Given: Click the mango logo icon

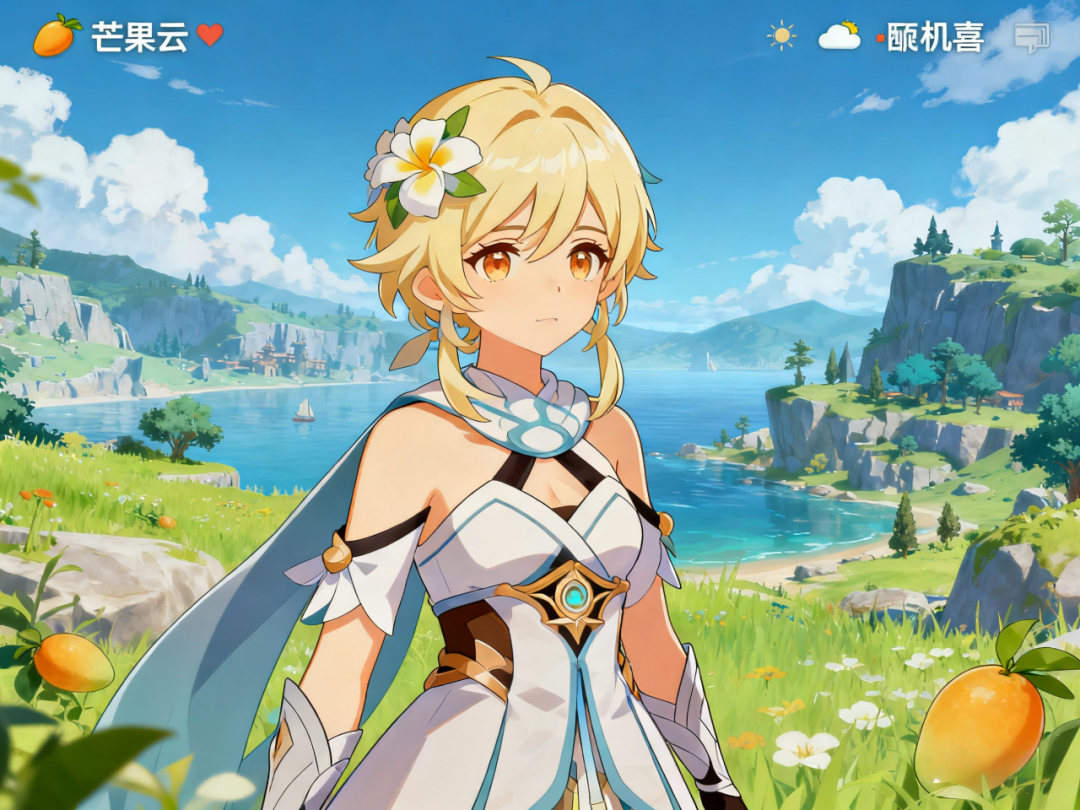Looking at the screenshot, I should [56, 35].
